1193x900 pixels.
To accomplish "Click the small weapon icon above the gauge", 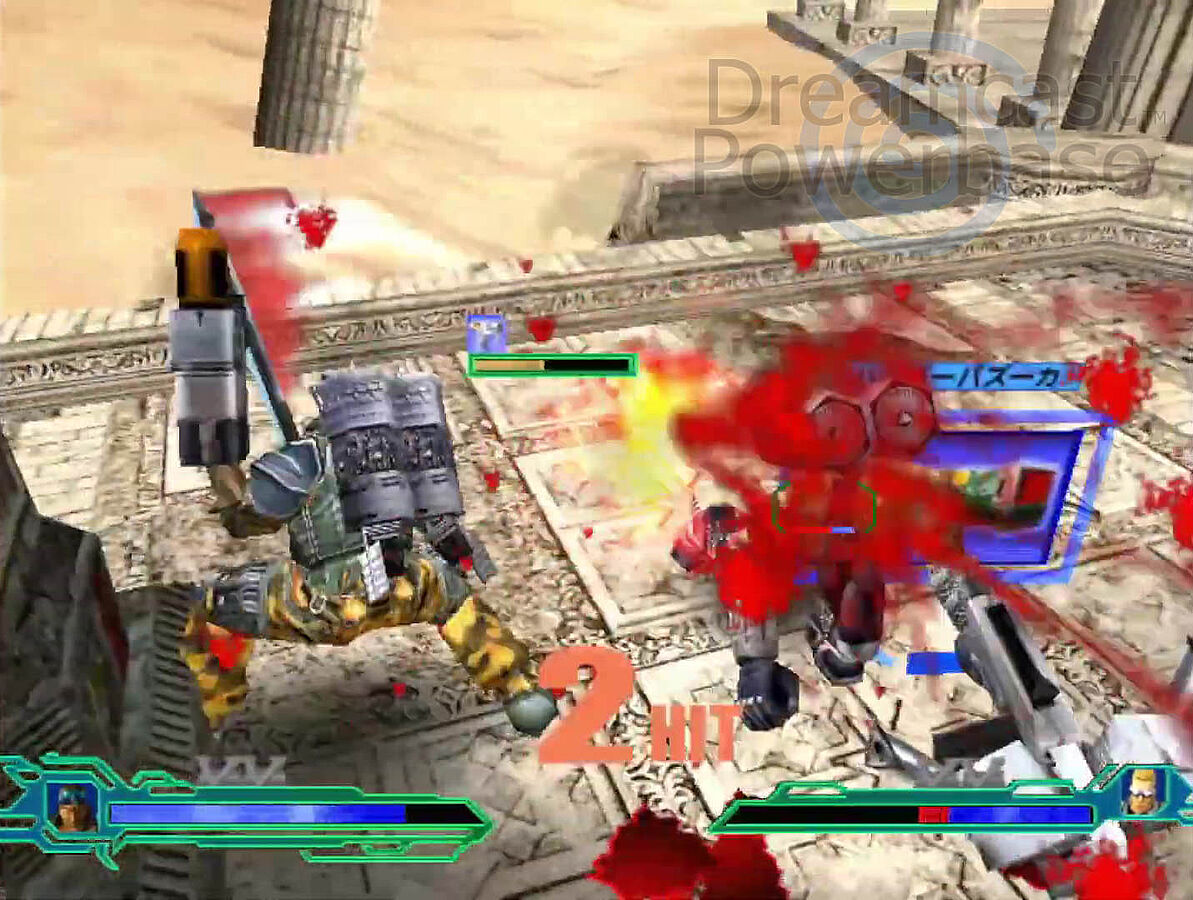I will (487, 334).
